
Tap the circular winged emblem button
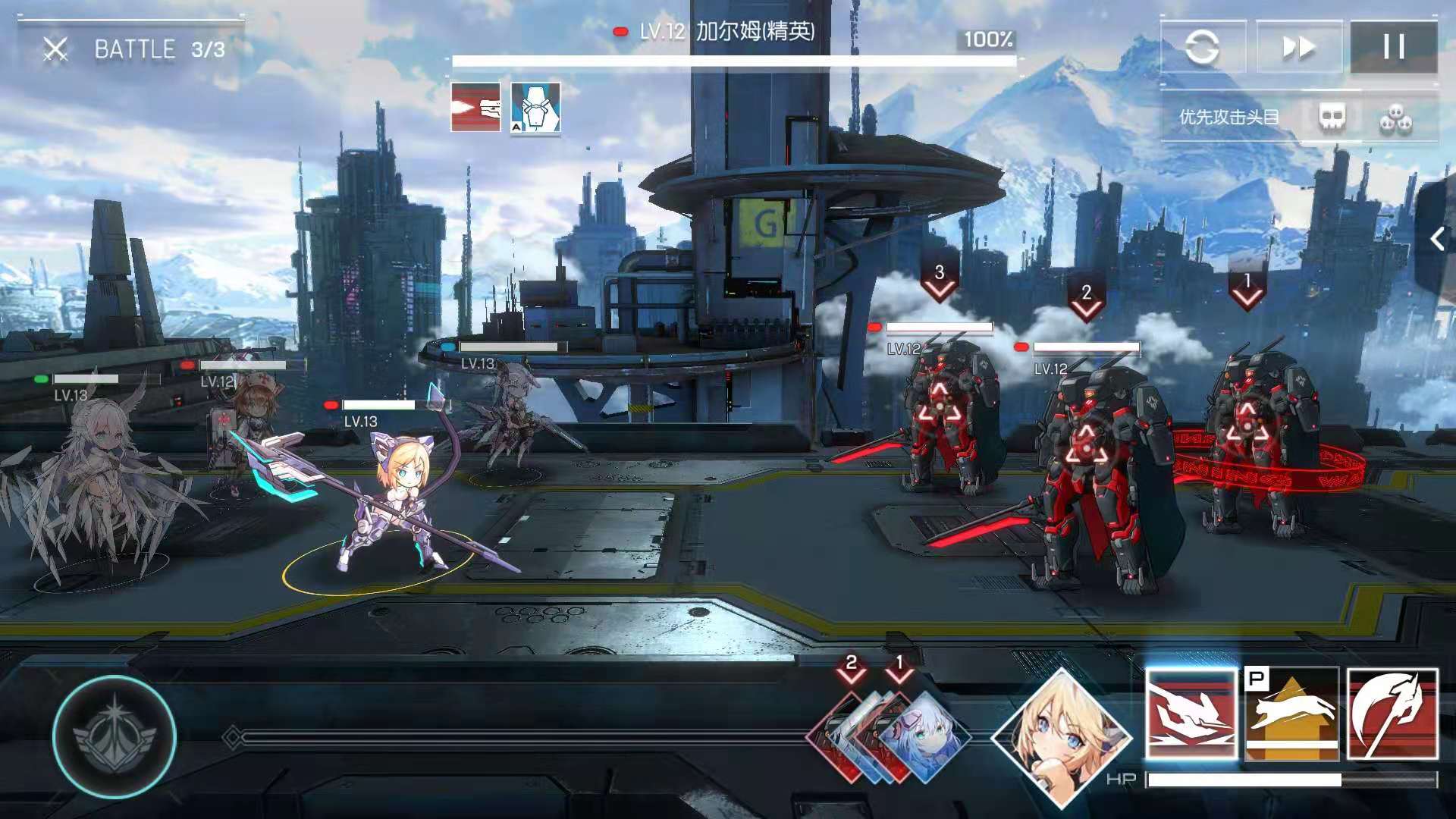(115, 736)
